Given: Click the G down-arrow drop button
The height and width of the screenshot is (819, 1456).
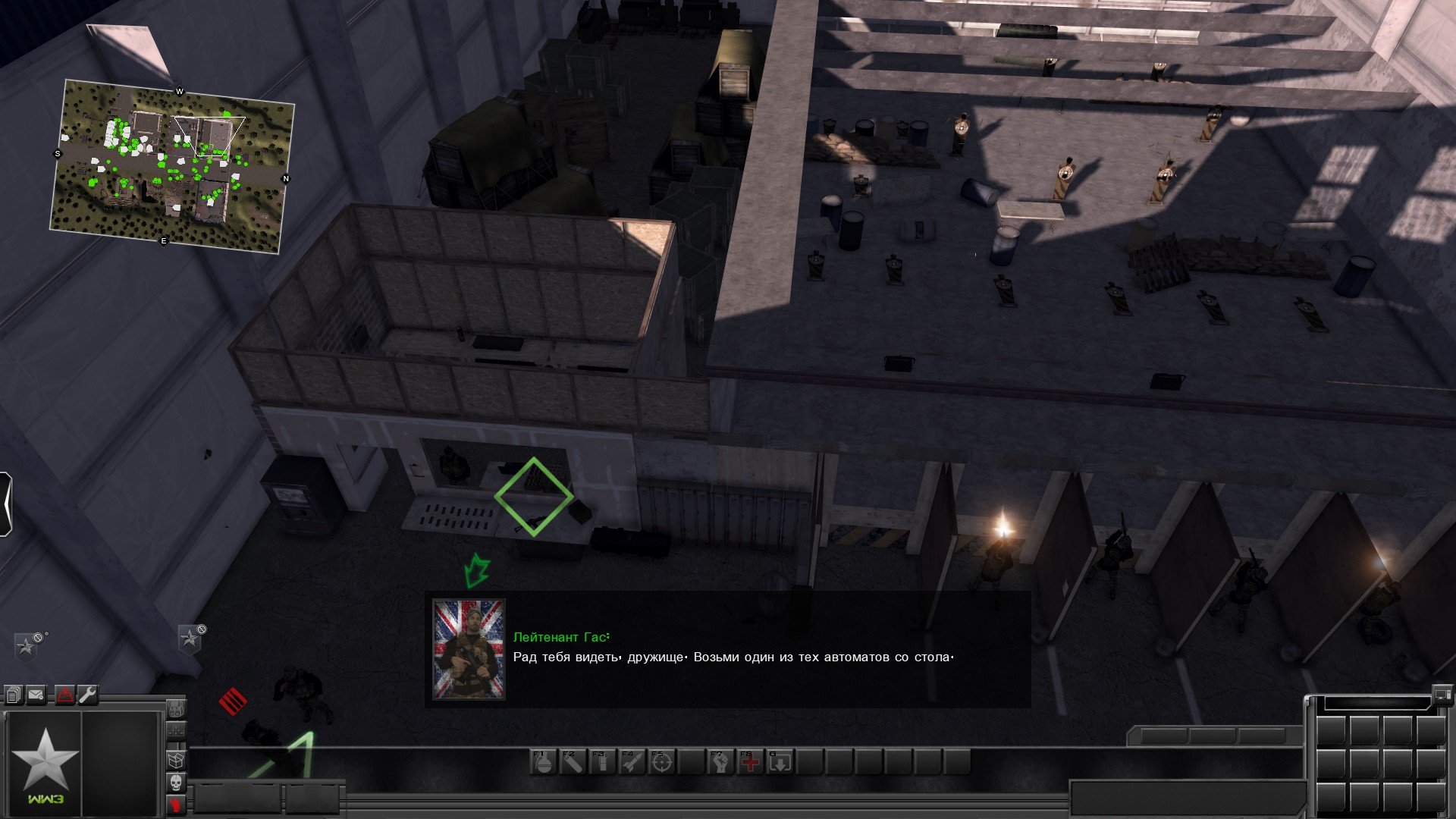Looking at the screenshot, I should pyautogui.click(x=780, y=762).
